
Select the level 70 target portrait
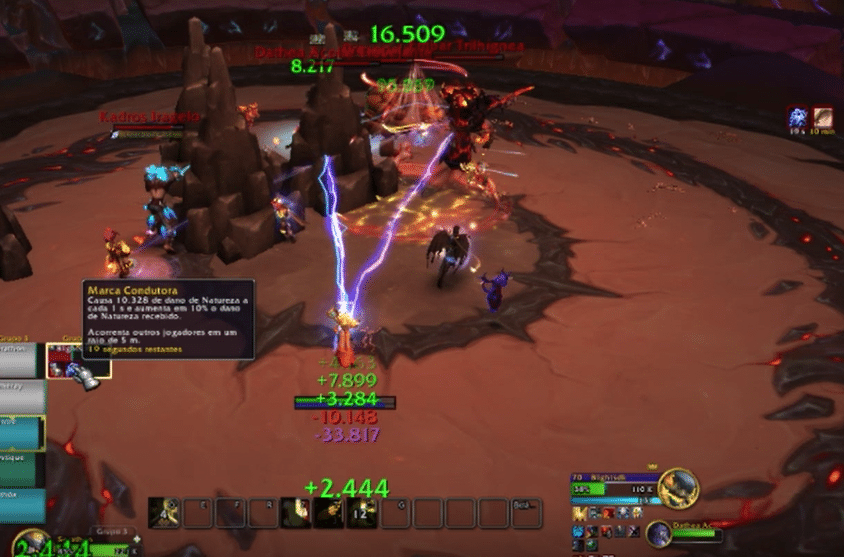(678, 487)
